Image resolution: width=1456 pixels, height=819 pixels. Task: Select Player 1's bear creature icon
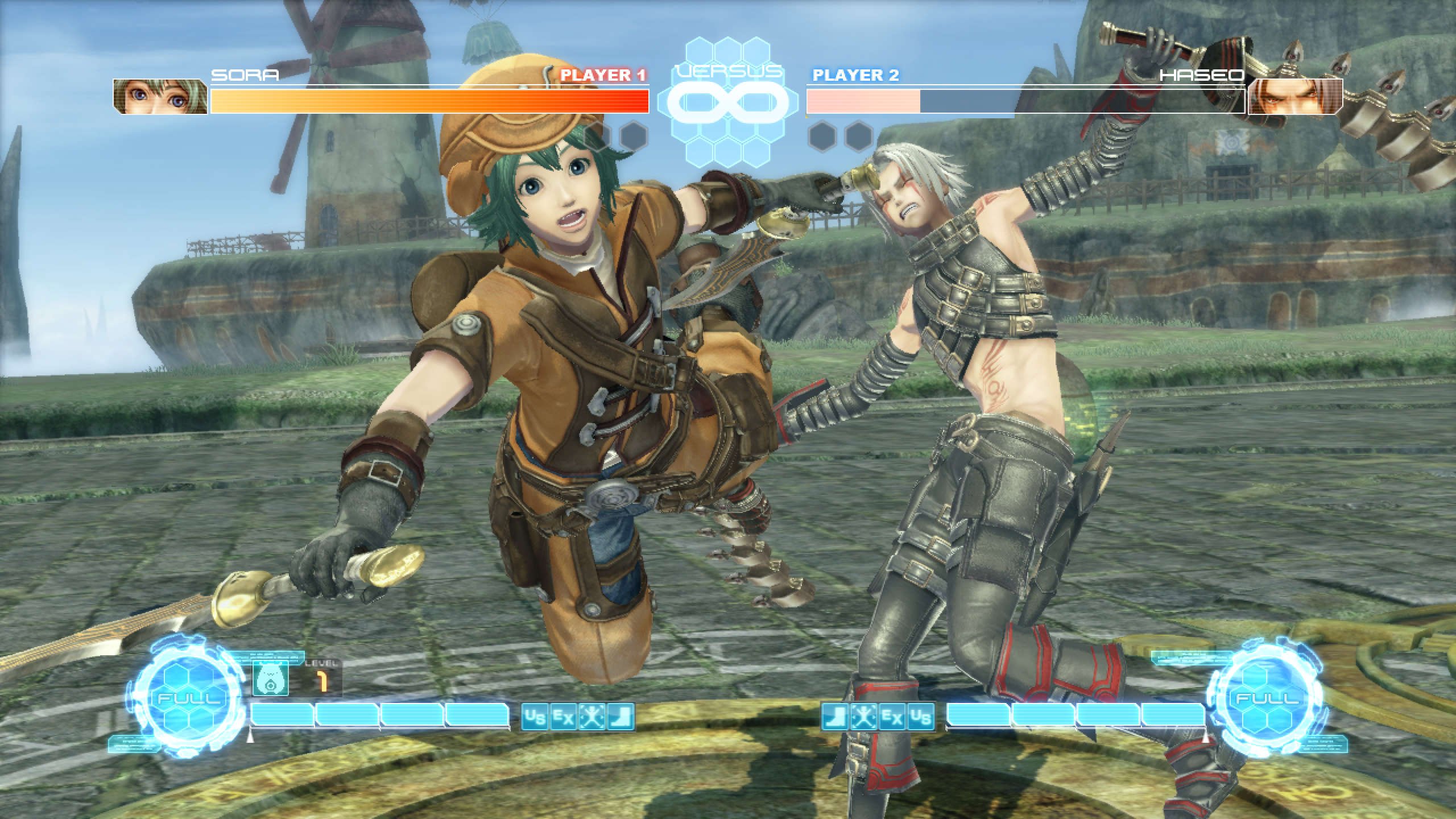pyautogui.click(x=270, y=680)
